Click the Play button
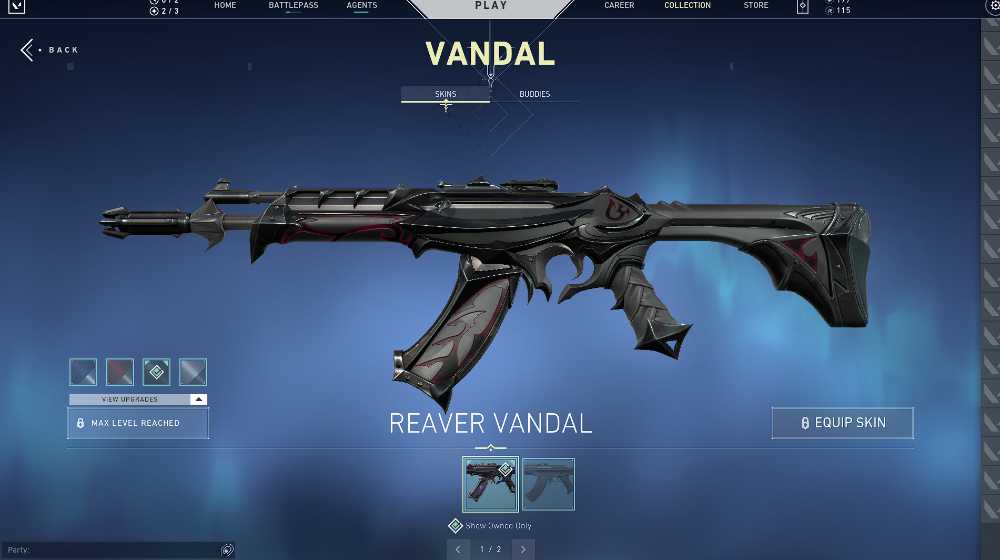This screenshot has height=560, width=1000. (490, 7)
